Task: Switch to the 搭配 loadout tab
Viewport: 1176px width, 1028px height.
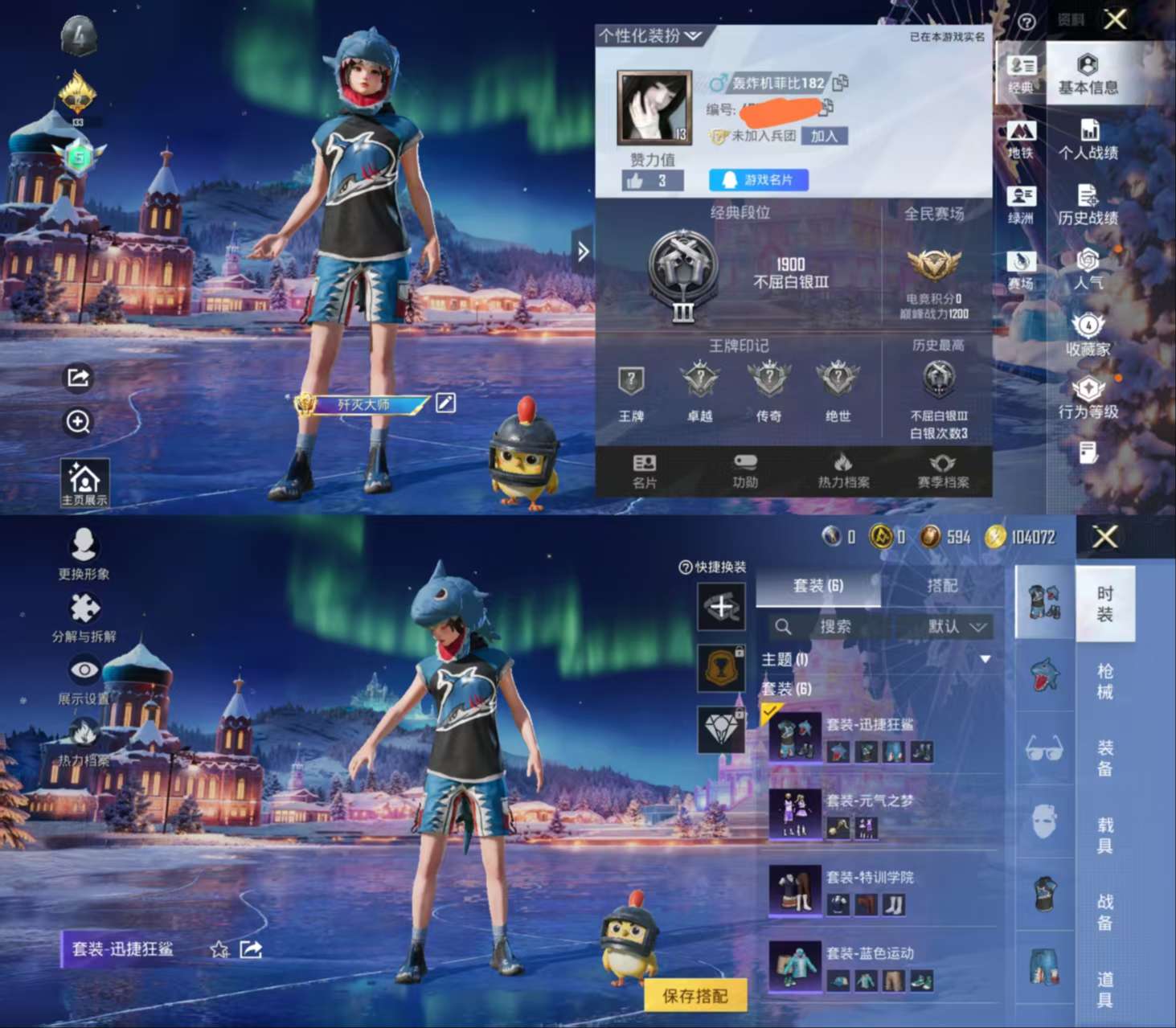Action: click(942, 586)
